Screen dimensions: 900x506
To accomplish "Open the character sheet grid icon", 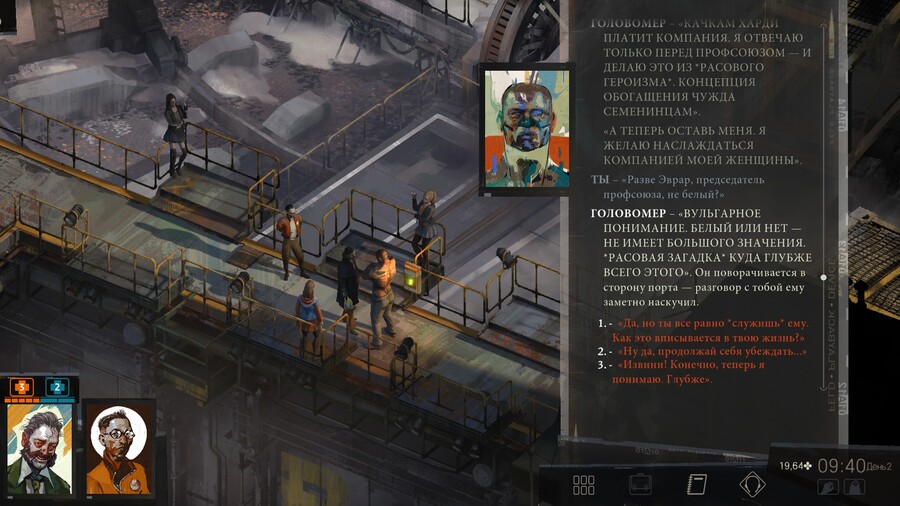I will 584,485.
